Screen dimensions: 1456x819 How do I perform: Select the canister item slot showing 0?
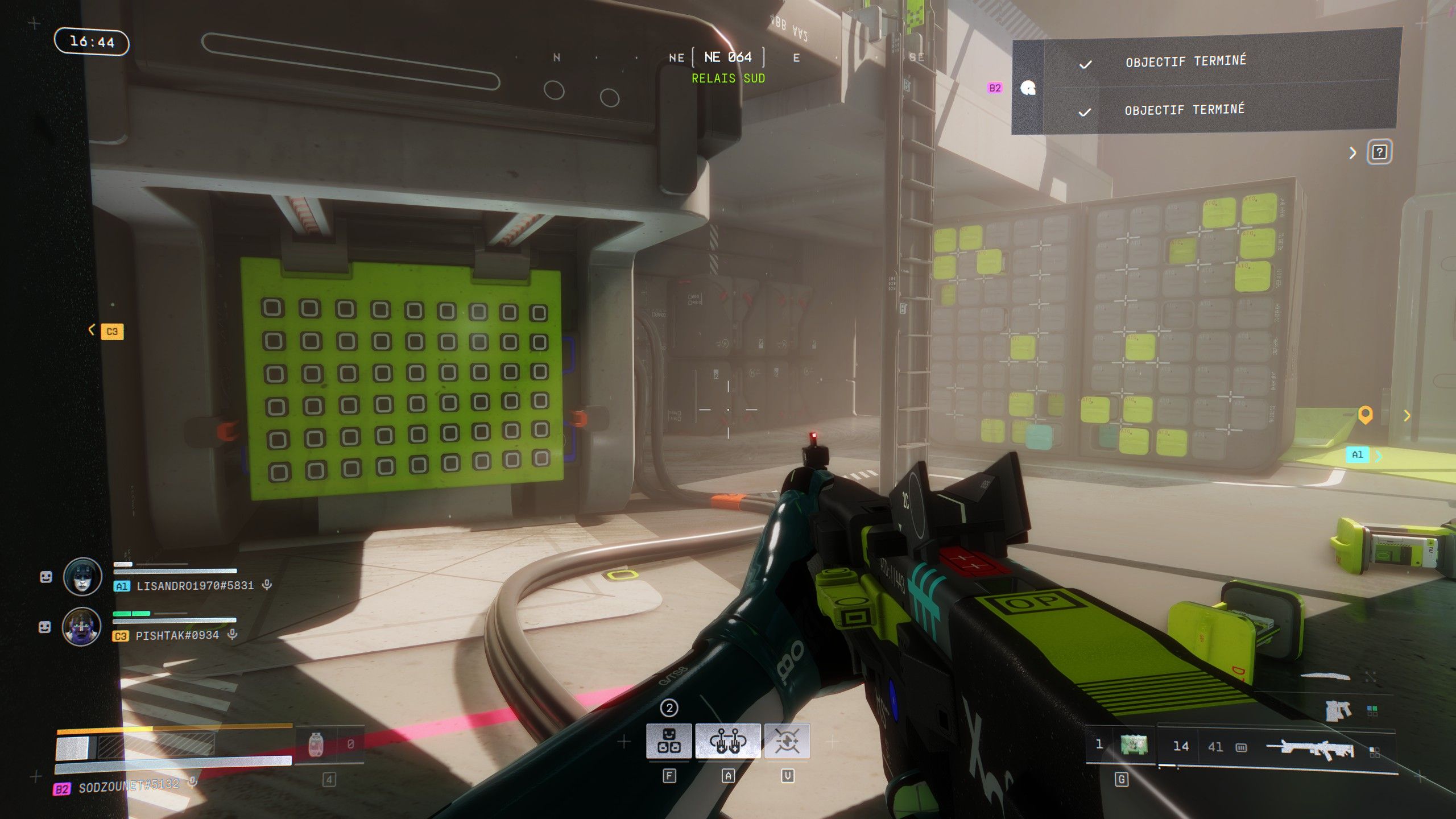[316, 744]
